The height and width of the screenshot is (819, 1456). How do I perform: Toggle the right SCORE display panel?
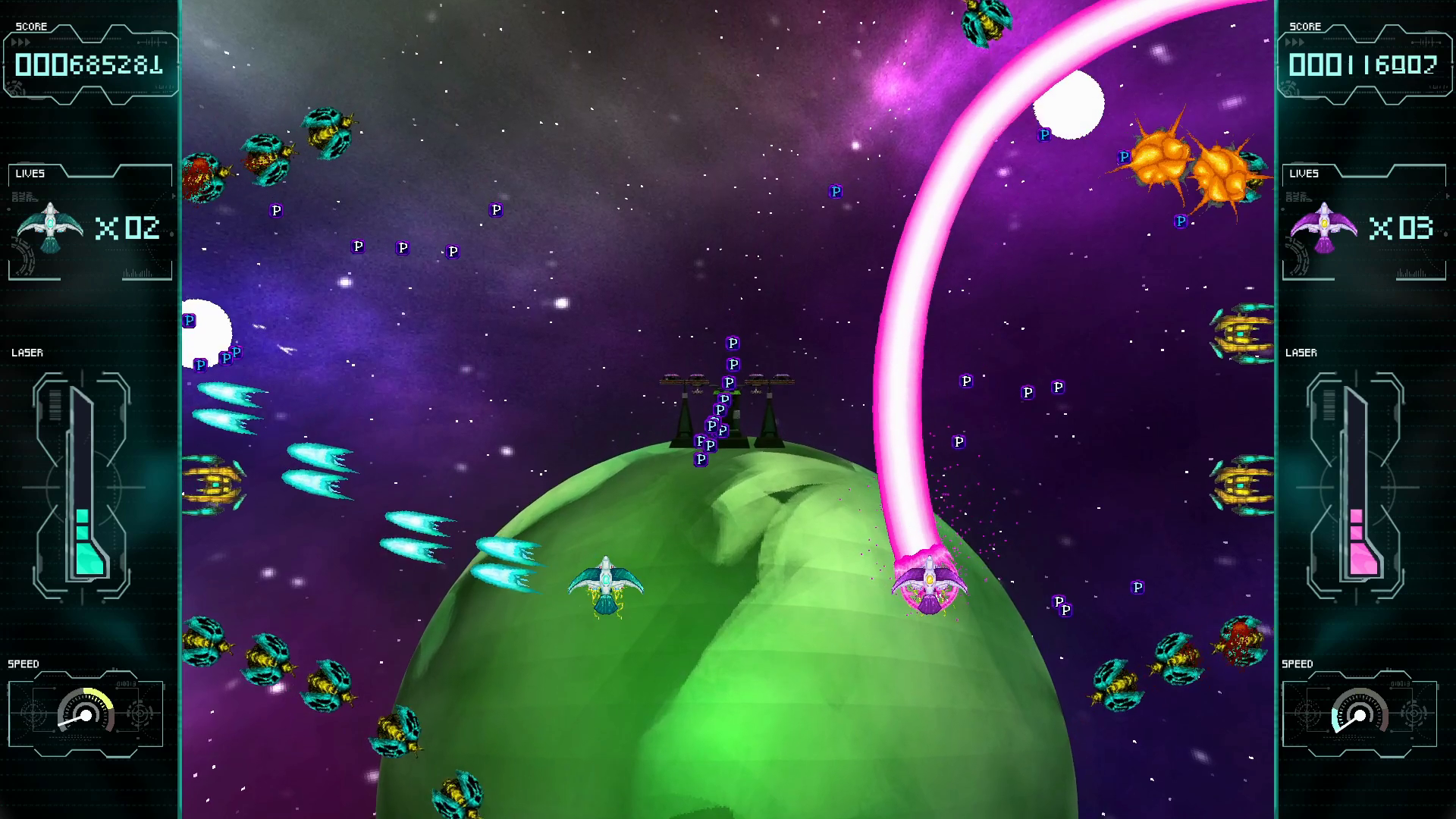pyautogui.click(x=1365, y=61)
